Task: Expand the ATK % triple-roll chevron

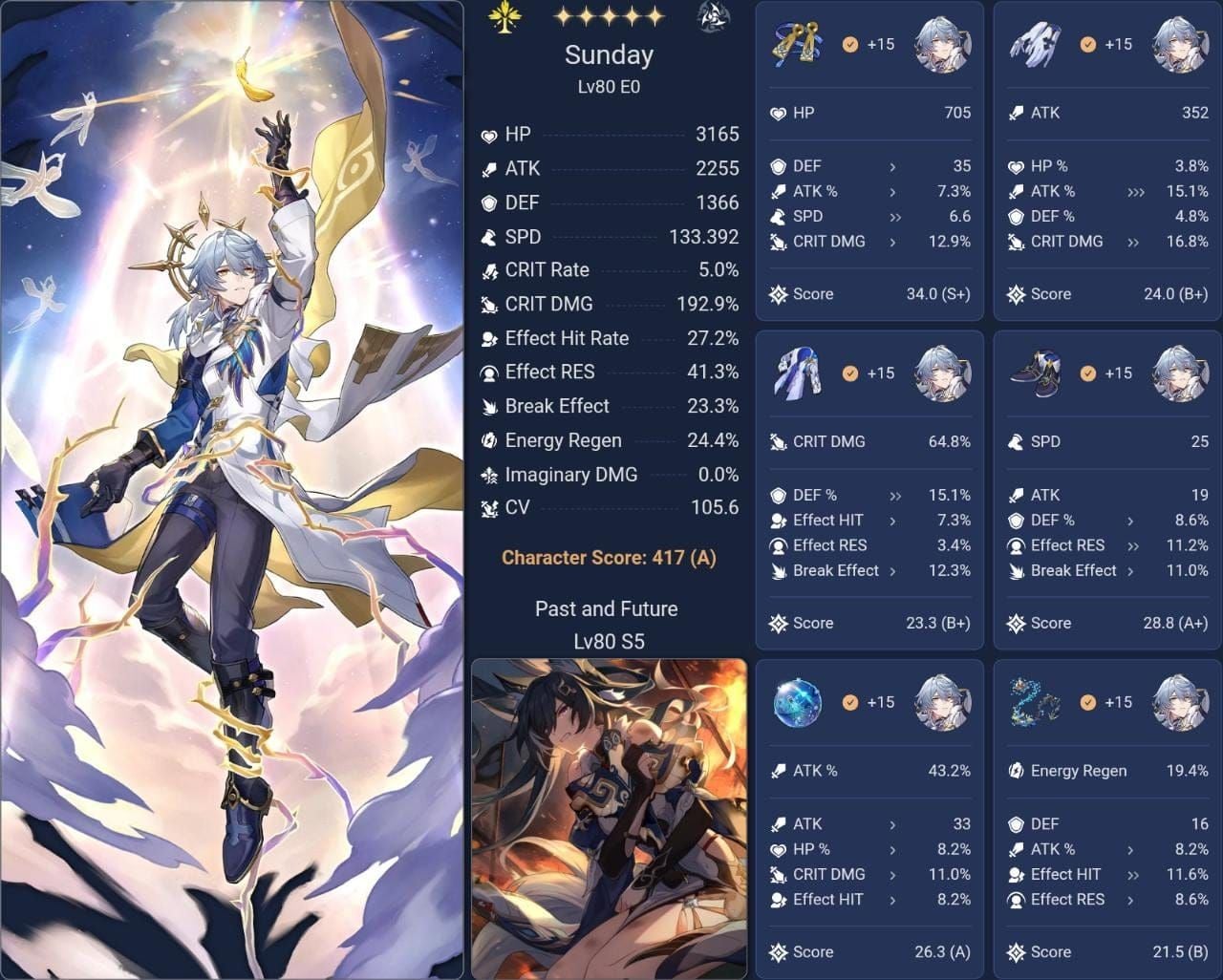Action: [x=1134, y=191]
